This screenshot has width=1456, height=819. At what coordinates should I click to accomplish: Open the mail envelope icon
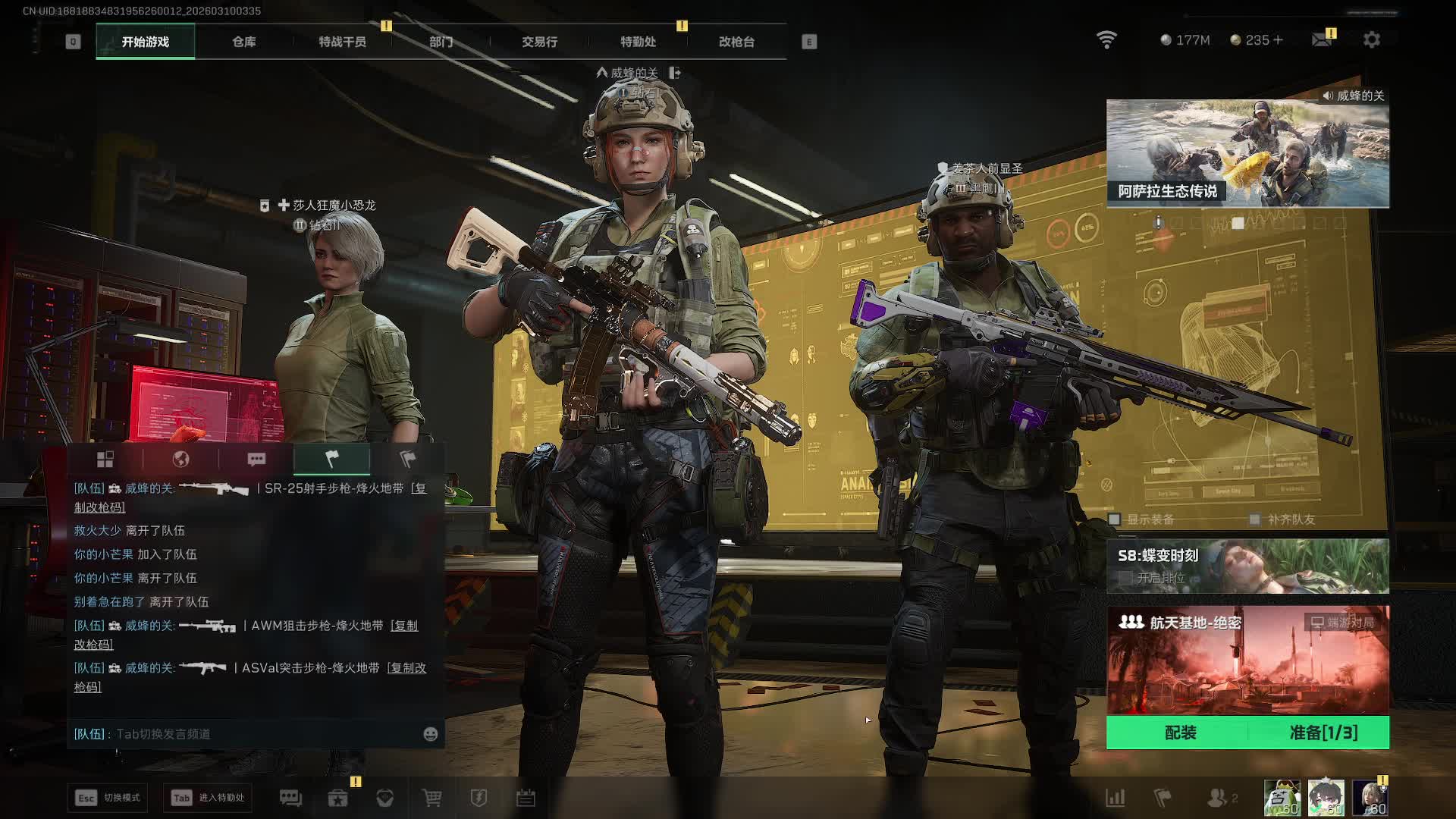1322,39
